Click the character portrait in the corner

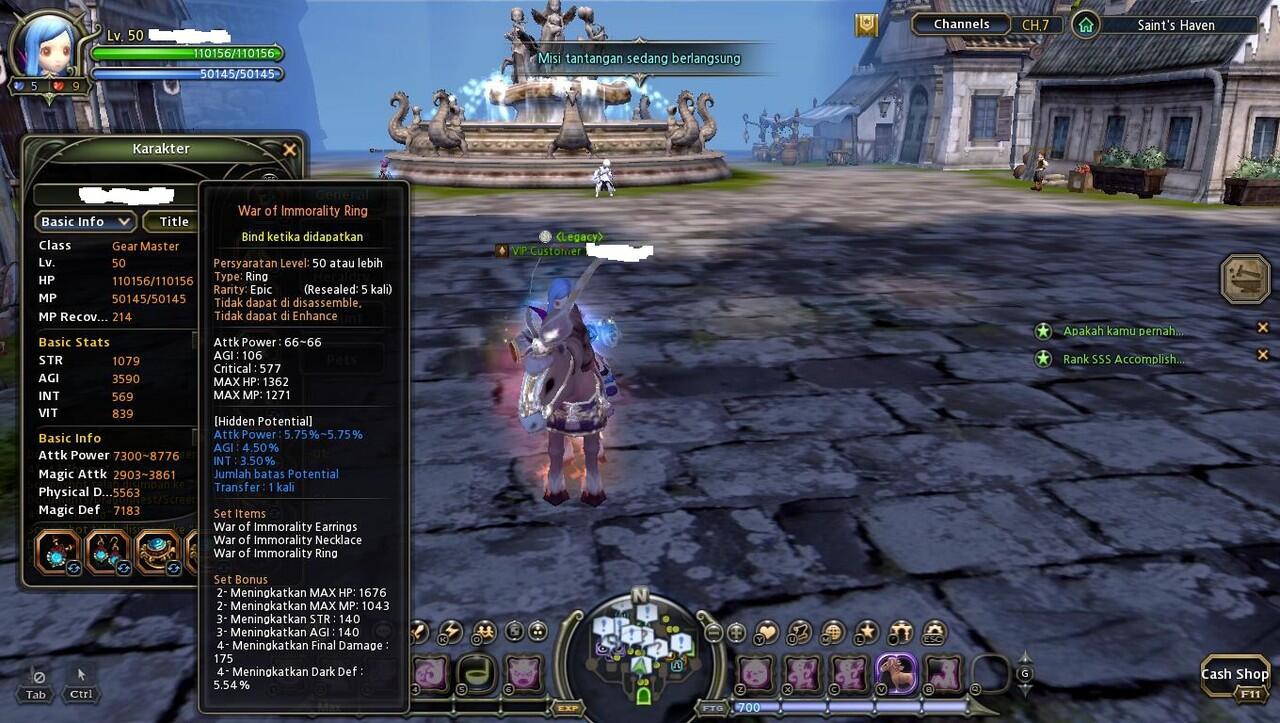click(46, 45)
